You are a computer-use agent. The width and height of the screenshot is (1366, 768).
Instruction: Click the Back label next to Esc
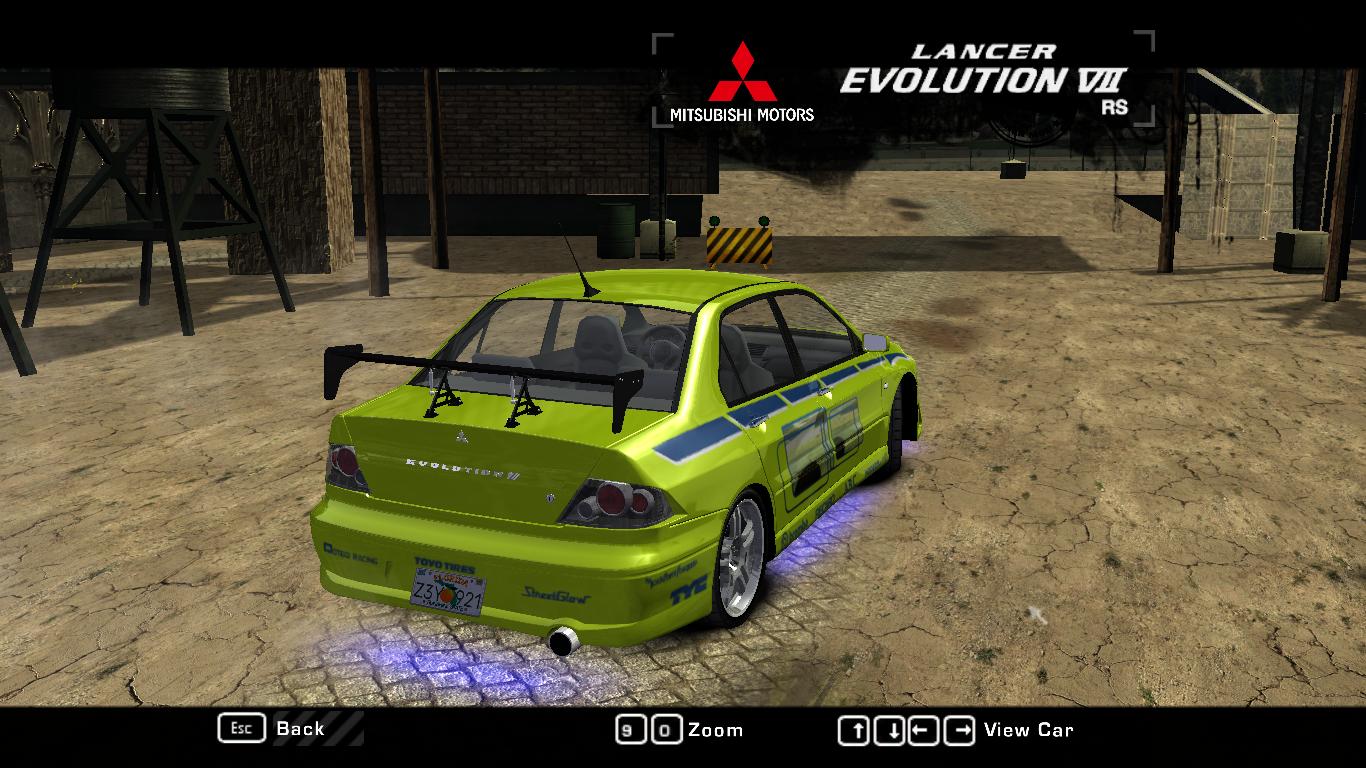tap(299, 729)
